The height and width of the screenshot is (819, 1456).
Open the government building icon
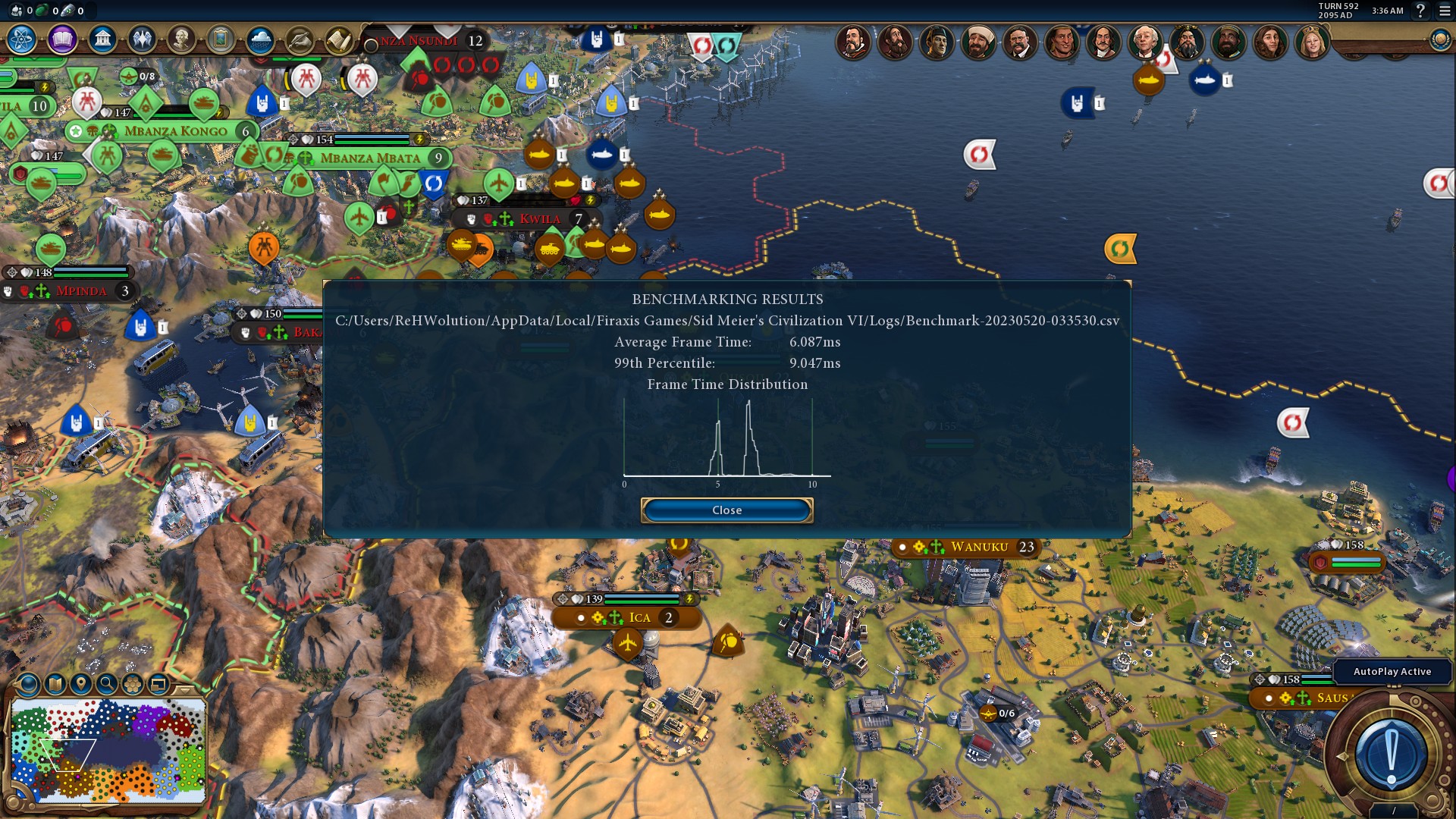(x=102, y=39)
